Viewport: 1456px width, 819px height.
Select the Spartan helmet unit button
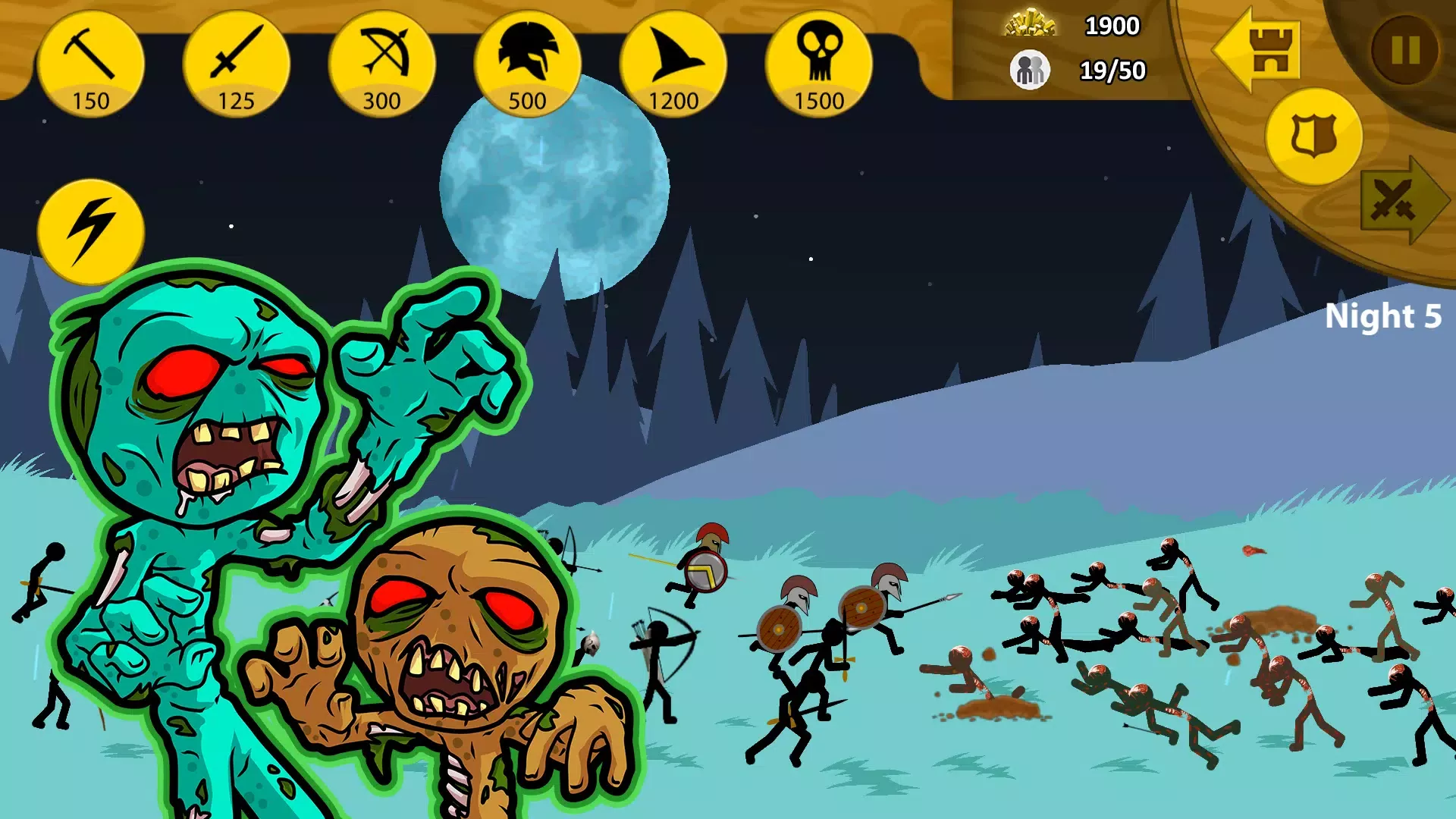pos(527,64)
